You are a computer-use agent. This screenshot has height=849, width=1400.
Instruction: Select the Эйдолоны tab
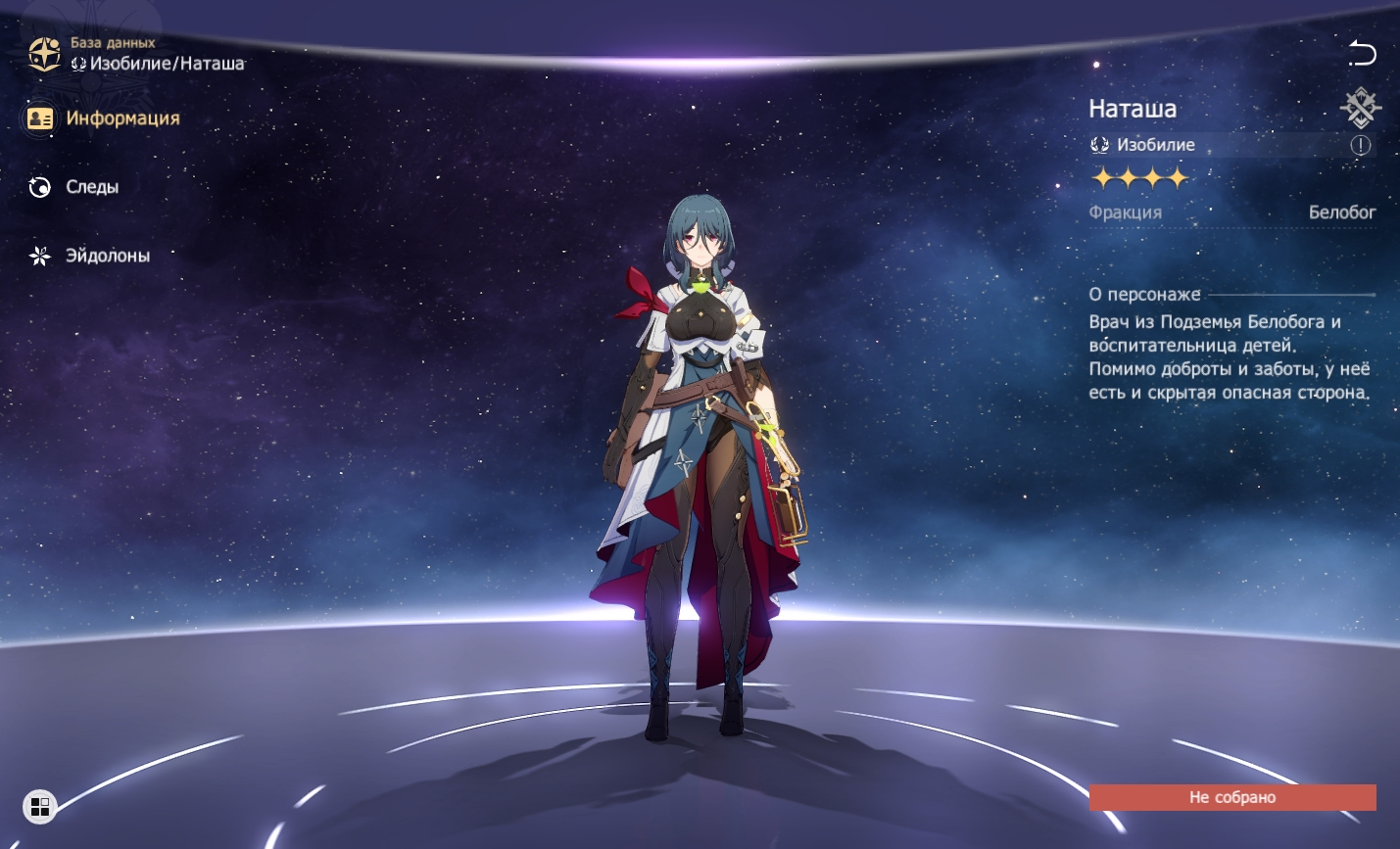coord(89,256)
